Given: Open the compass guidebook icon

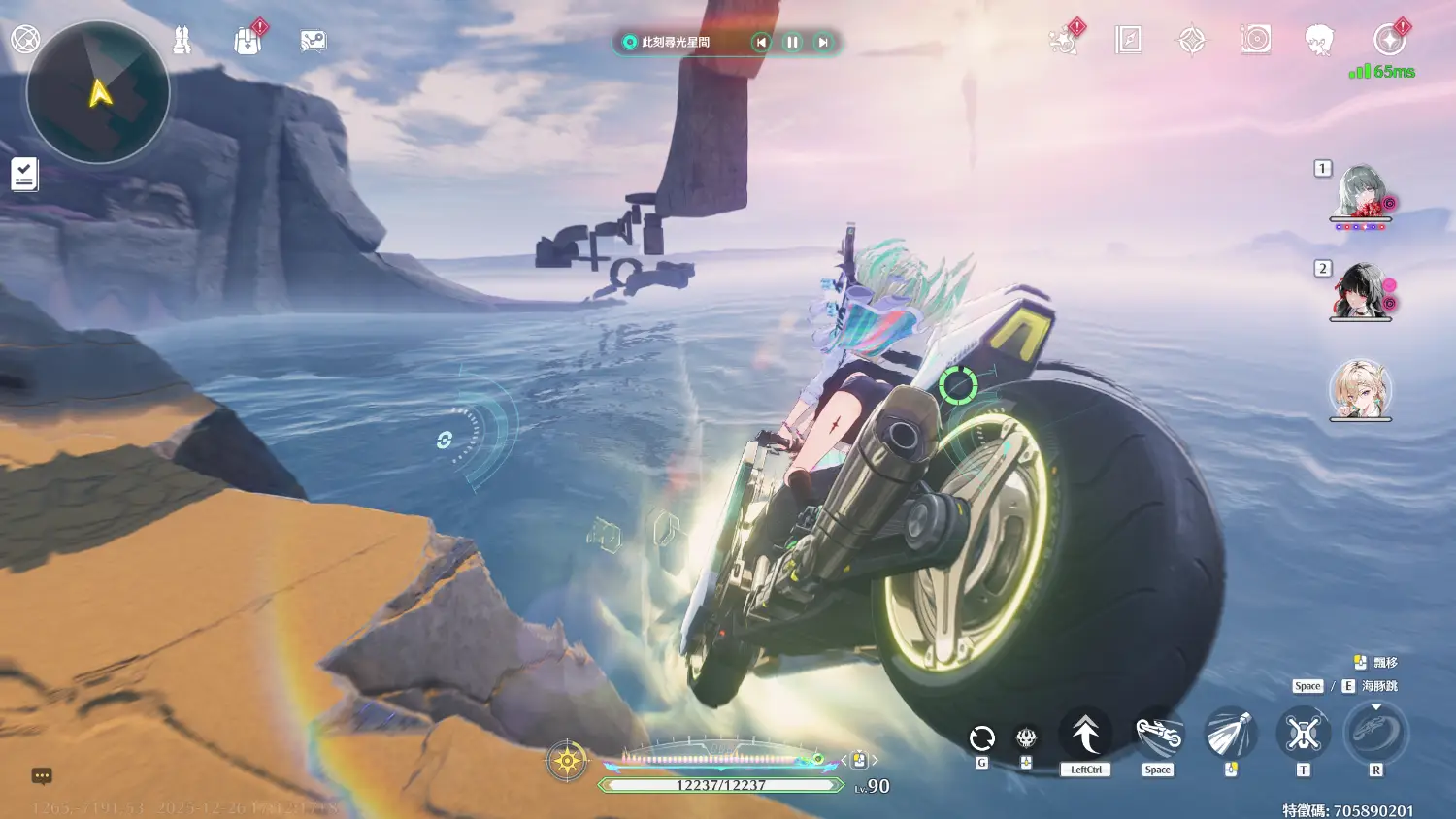Looking at the screenshot, I should [1128, 40].
